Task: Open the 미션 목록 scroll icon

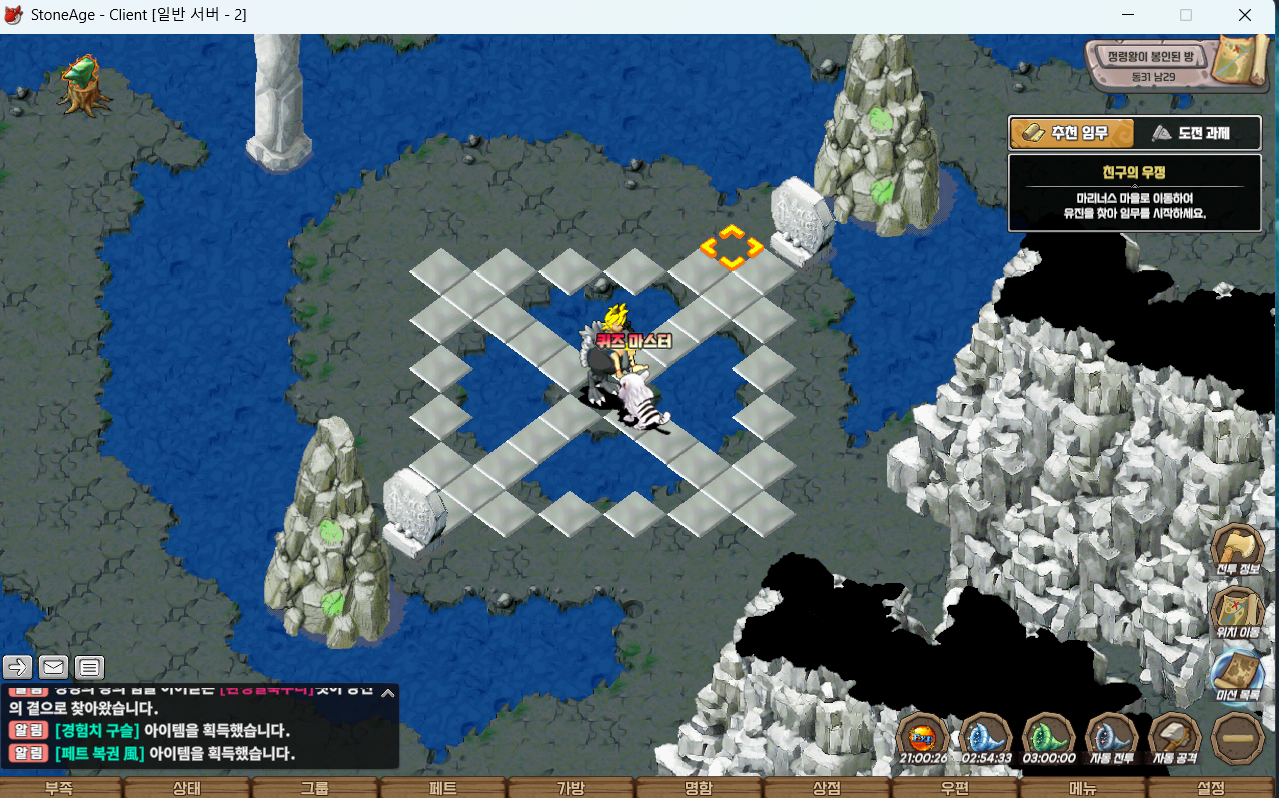Action: (x=1238, y=674)
